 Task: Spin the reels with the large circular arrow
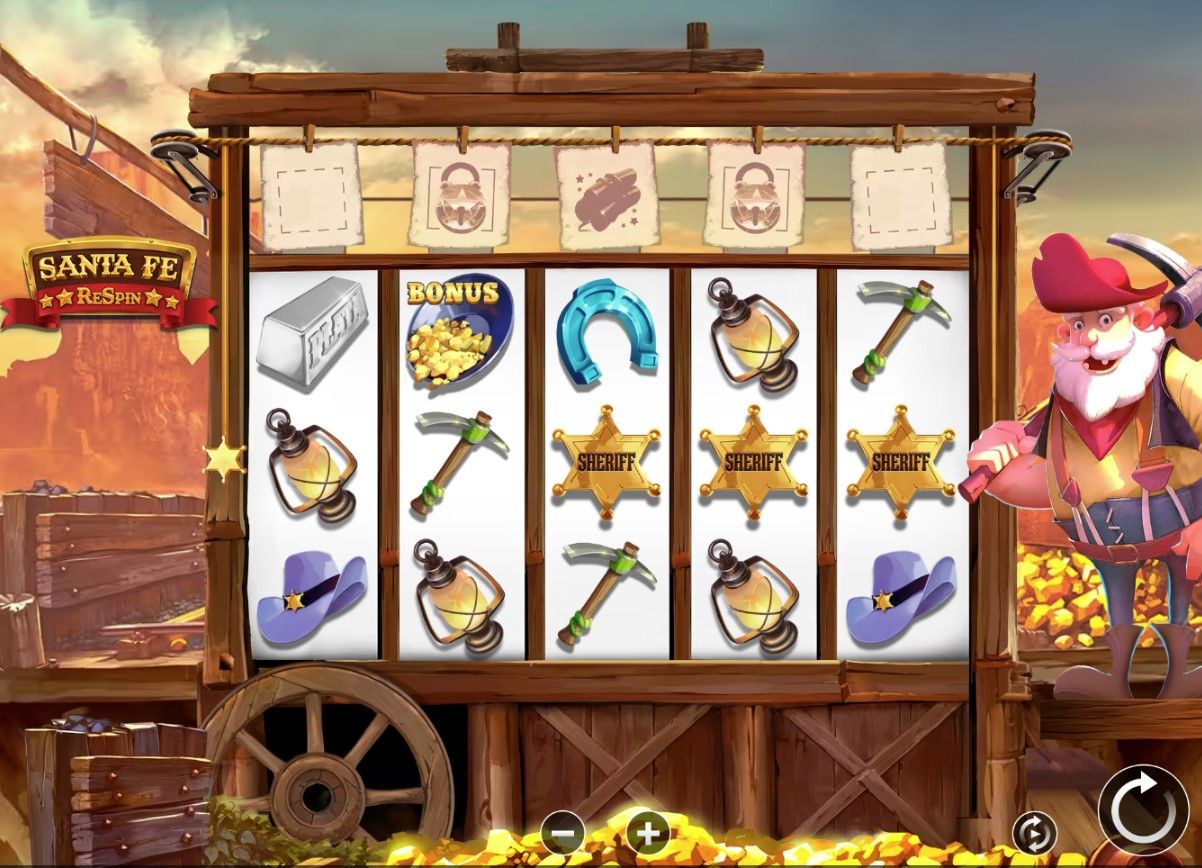point(1144,810)
